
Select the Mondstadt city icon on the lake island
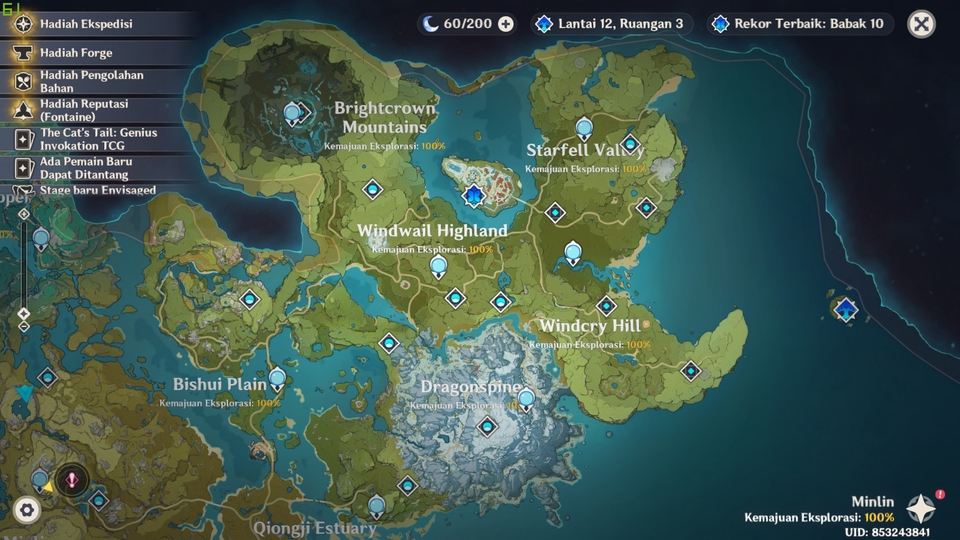pyautogui.click(x=473, y=194)
